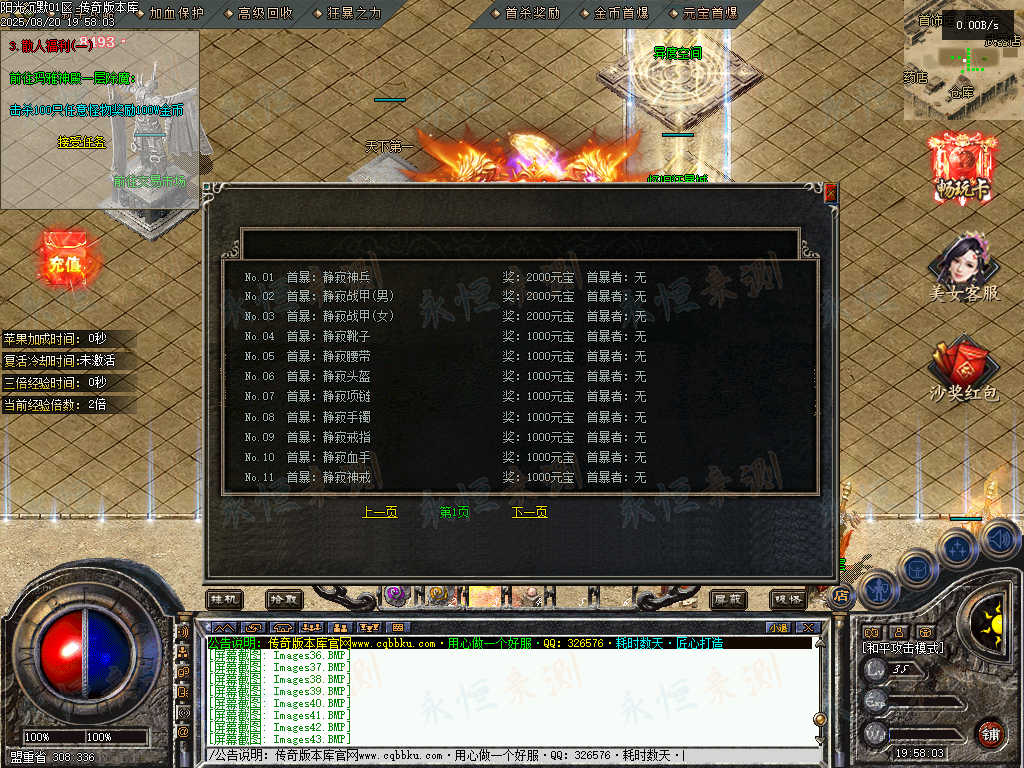The width and height of the screenshot is (1024, 768).
Task: Click the 屏蔽 button above the chat
Action: [728, 599]
